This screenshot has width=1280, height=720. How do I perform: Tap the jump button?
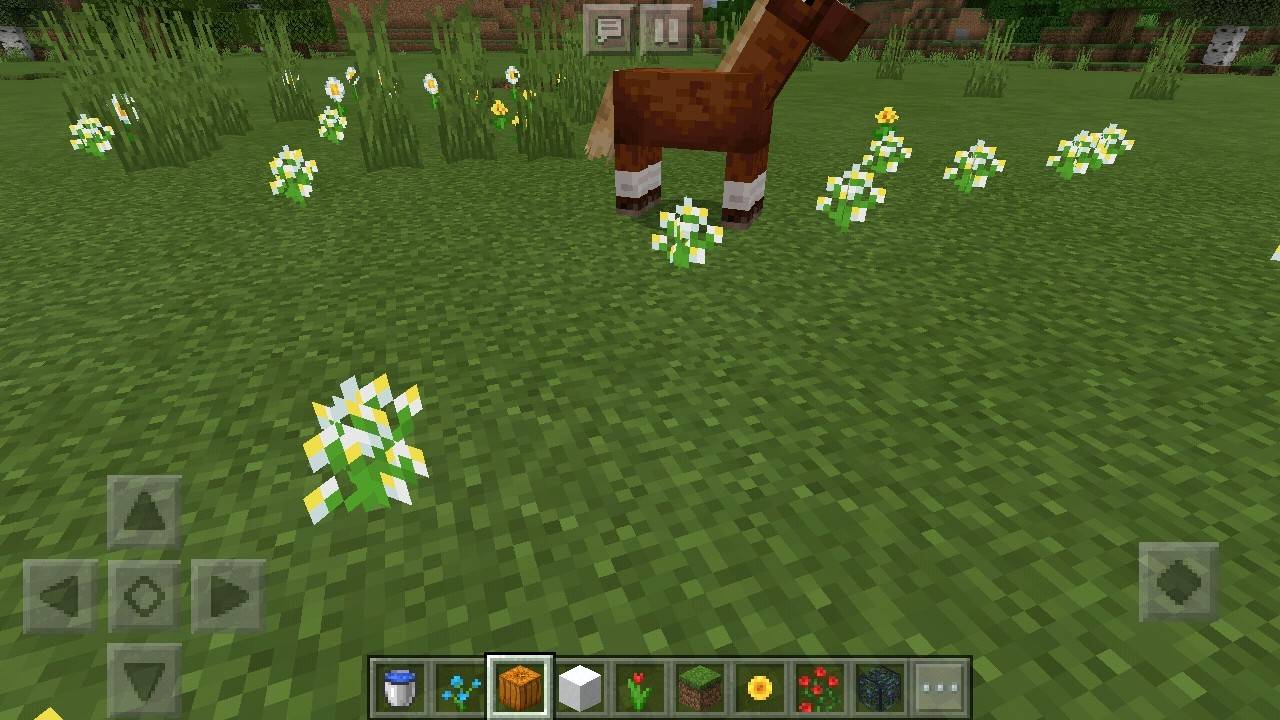(x=1179, y=582)
